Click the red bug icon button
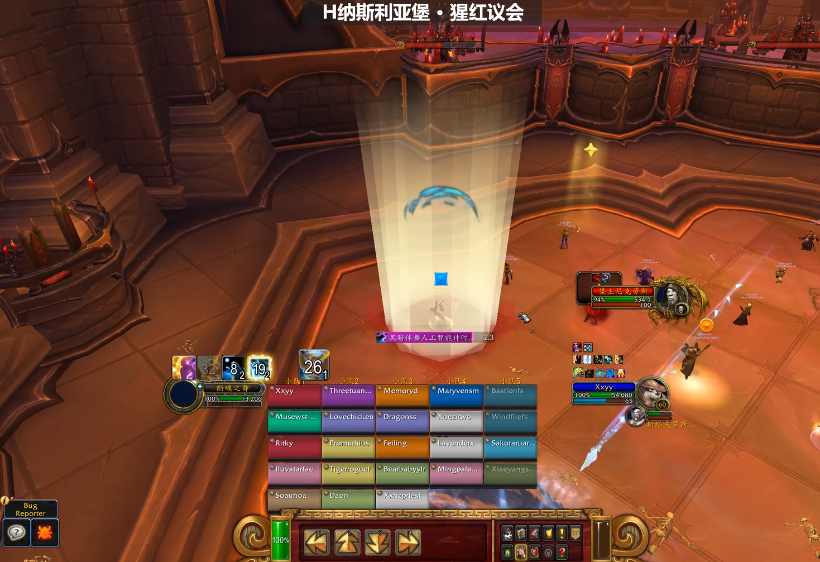 [45, 533]
